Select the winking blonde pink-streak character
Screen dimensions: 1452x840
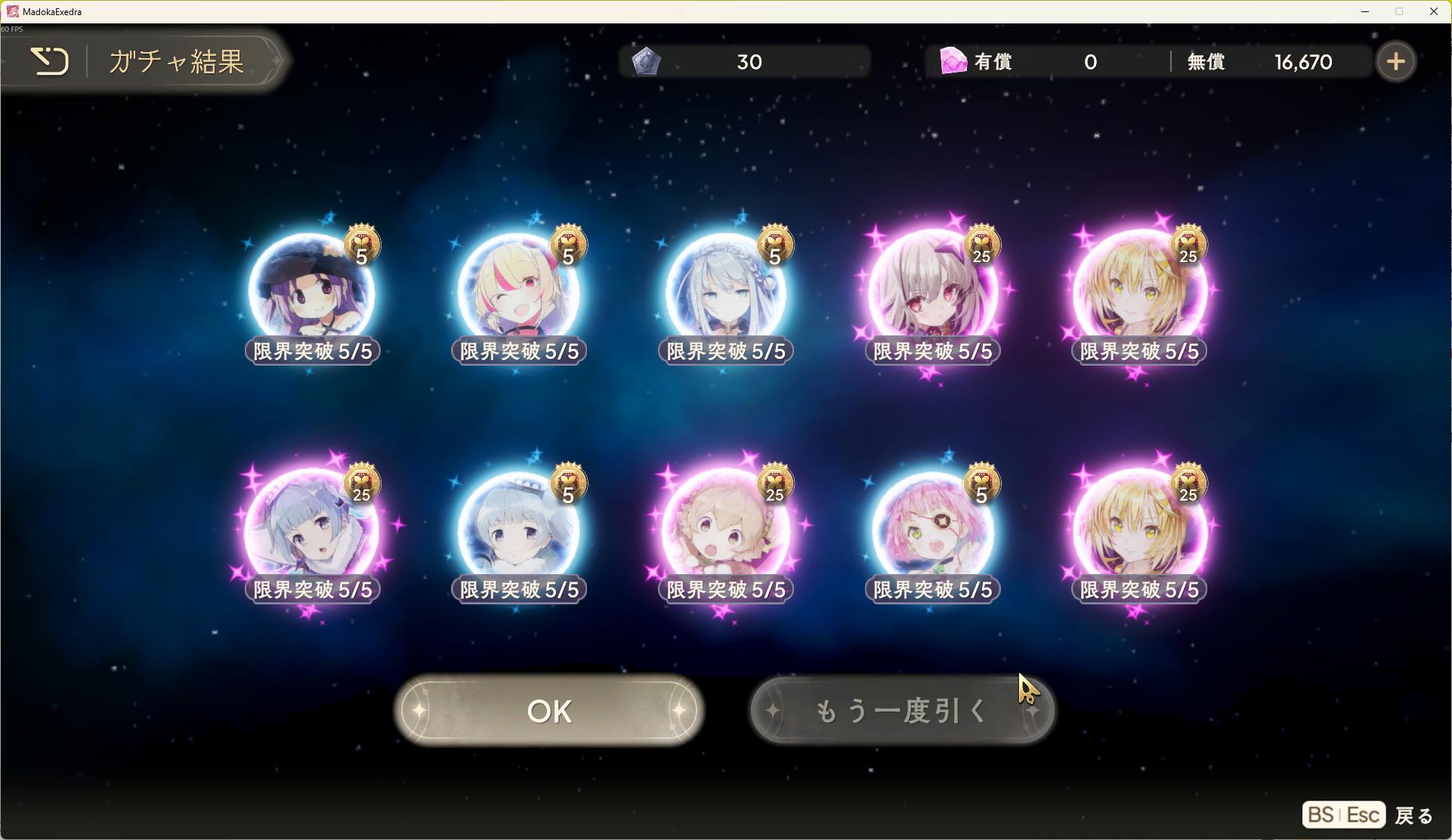518,294
